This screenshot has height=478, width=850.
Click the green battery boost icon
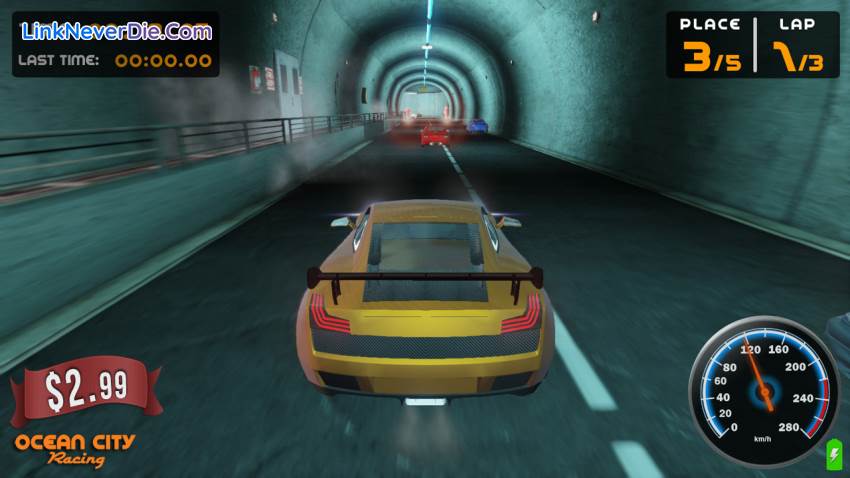pos(833,457)
